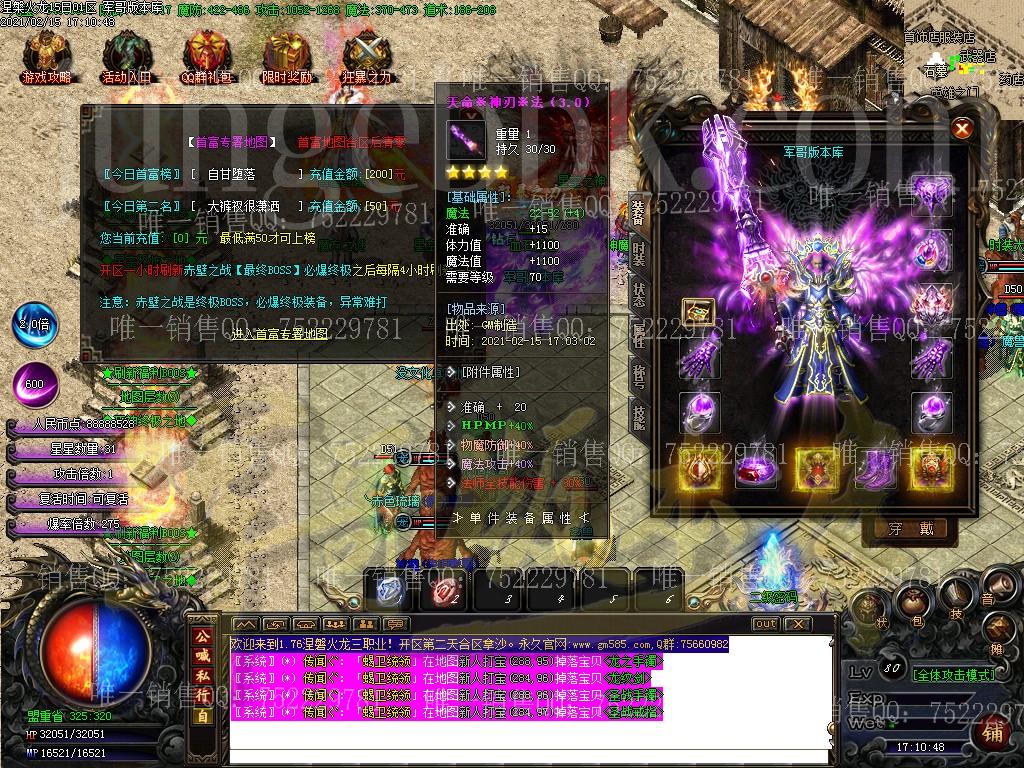The image size is (1024, 768).
Task: Activate the 狂暴之力 crossed swords icon
Action: coord(366,57)
